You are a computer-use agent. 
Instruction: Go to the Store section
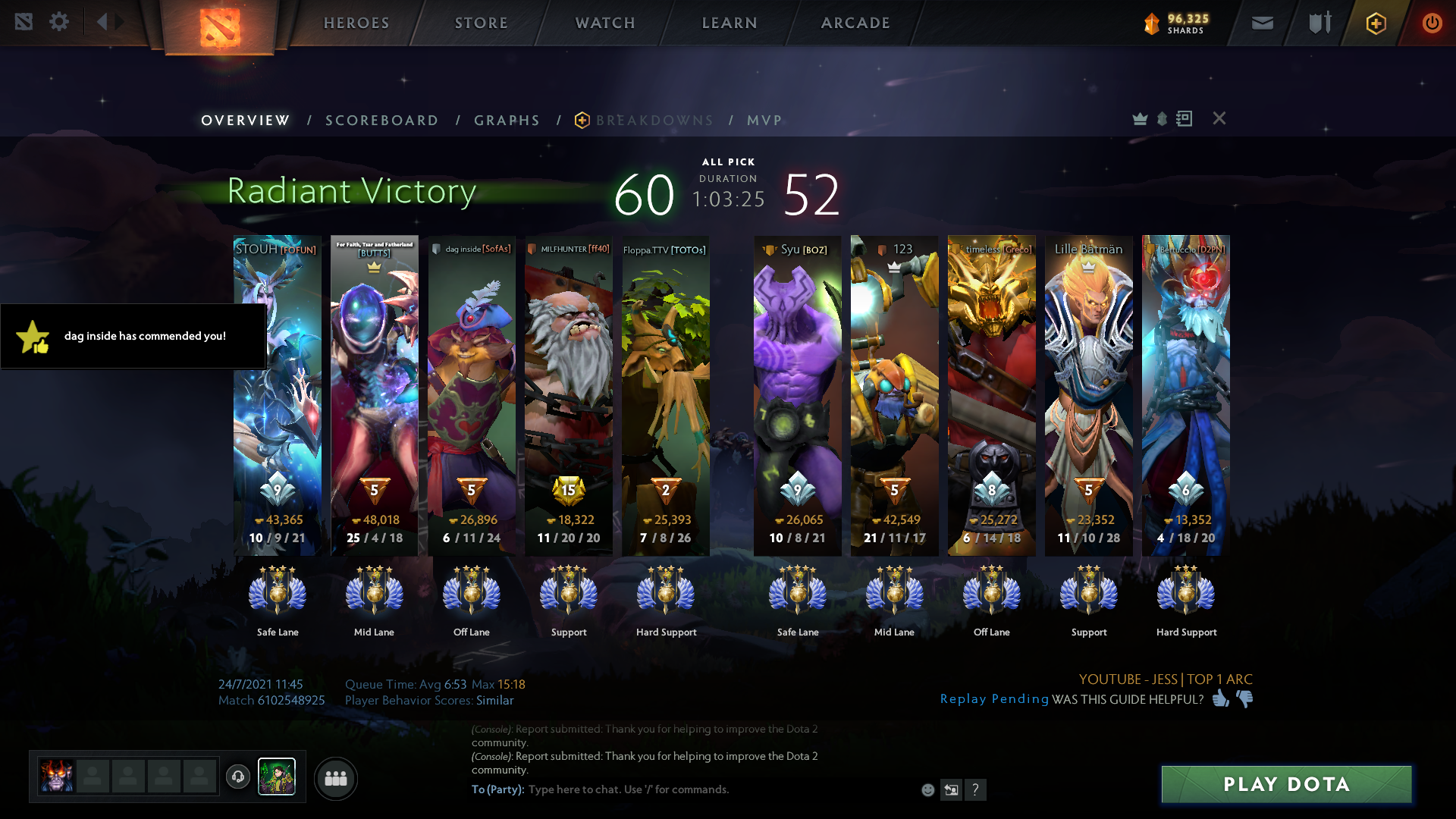coord(482,23)
